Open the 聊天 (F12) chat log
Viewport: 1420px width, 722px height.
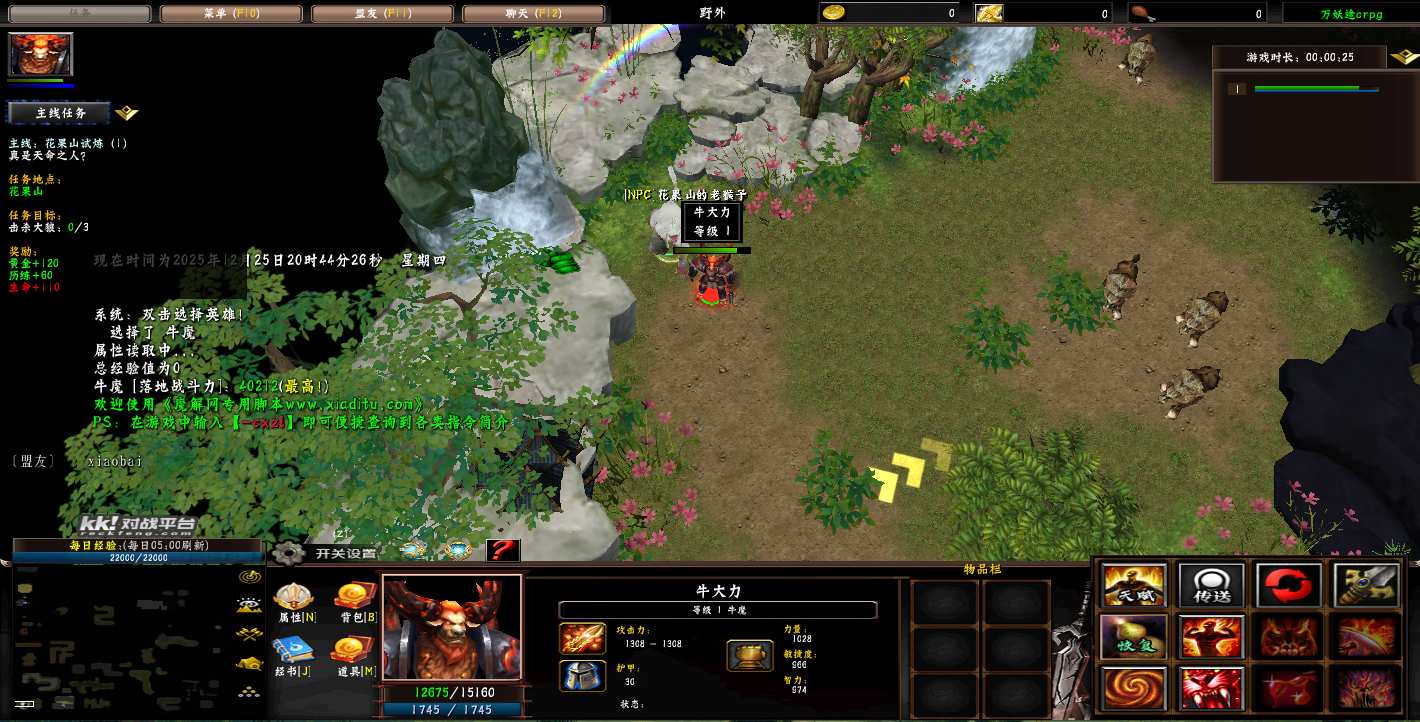(x=534, y=14)
